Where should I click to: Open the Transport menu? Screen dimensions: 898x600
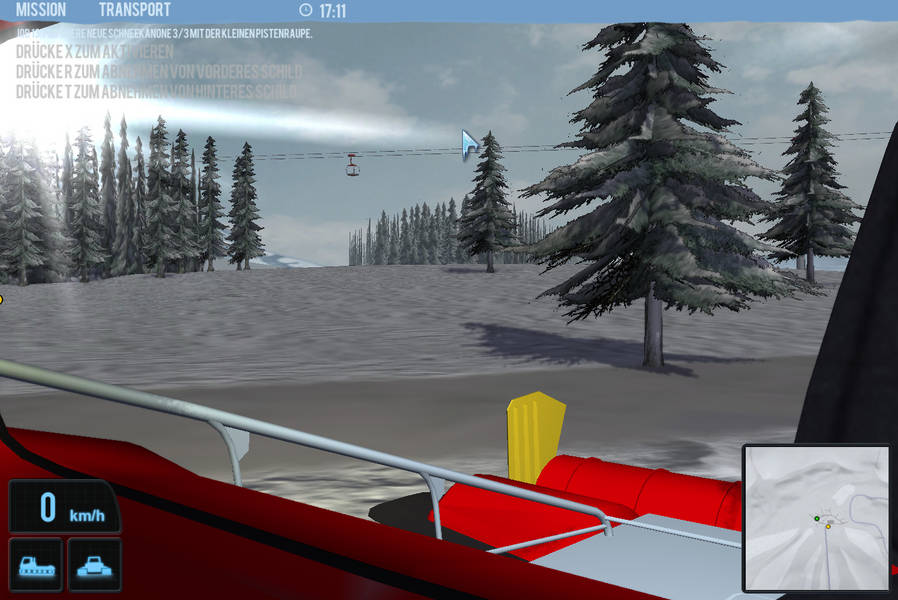pyautogui.click(x=134, y=11)
